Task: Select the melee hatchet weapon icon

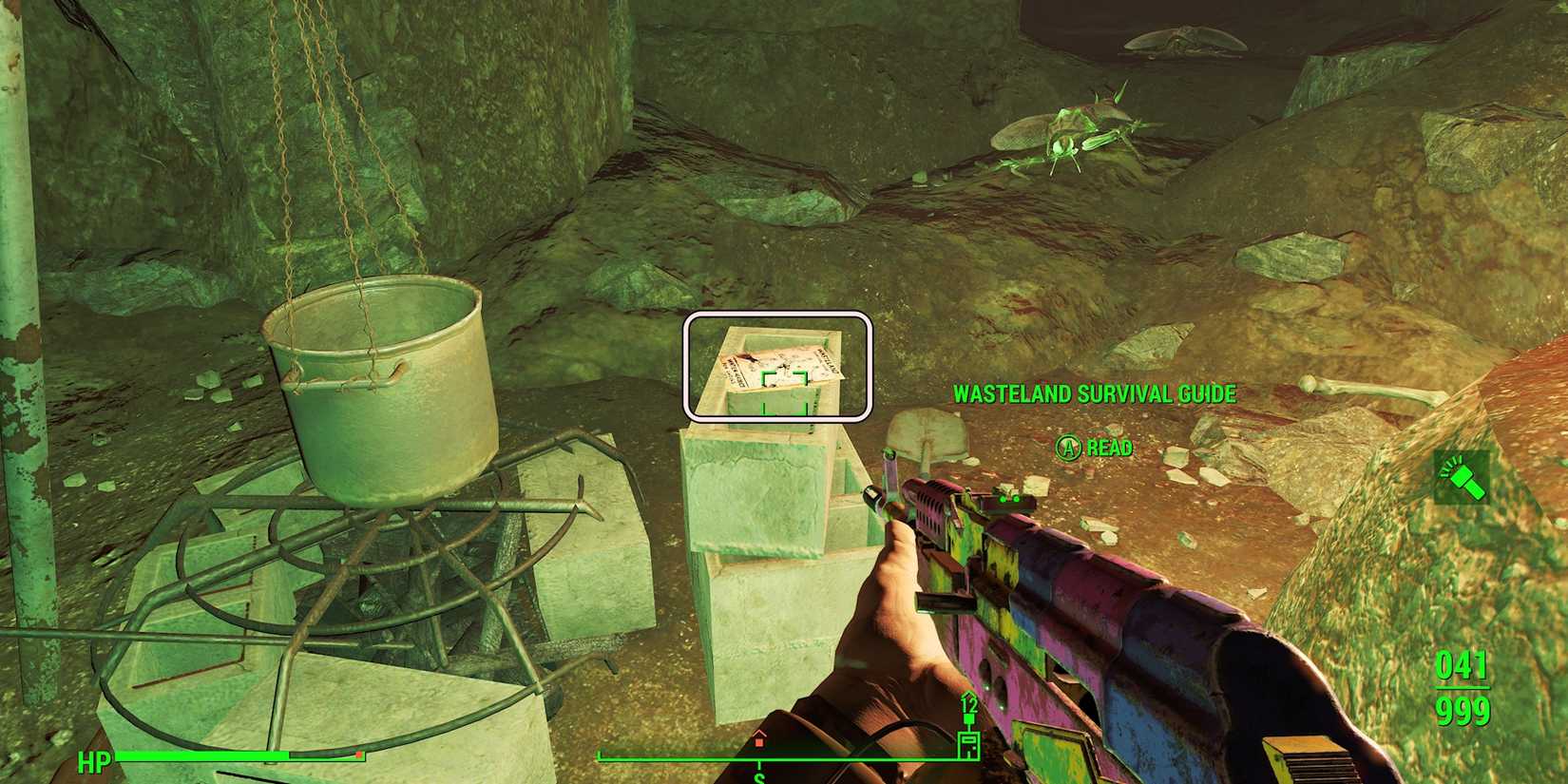Action: tap(1463, 480)
